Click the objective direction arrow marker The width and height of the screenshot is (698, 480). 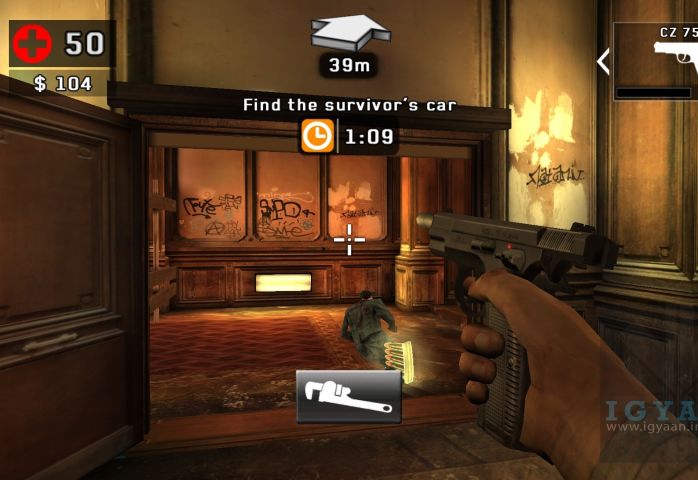click(349, 31)
